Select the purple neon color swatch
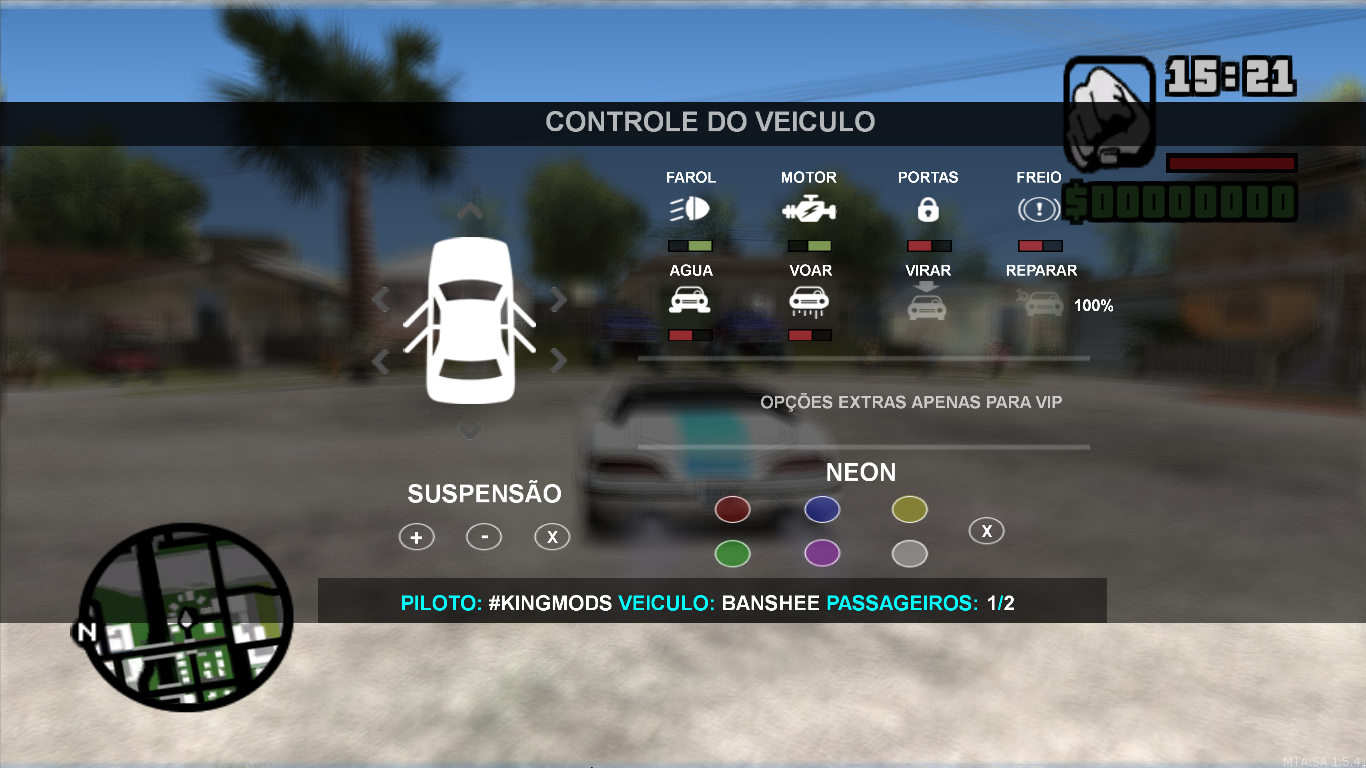This screenshot has height=768, width=1366. [x=822, y=553]
